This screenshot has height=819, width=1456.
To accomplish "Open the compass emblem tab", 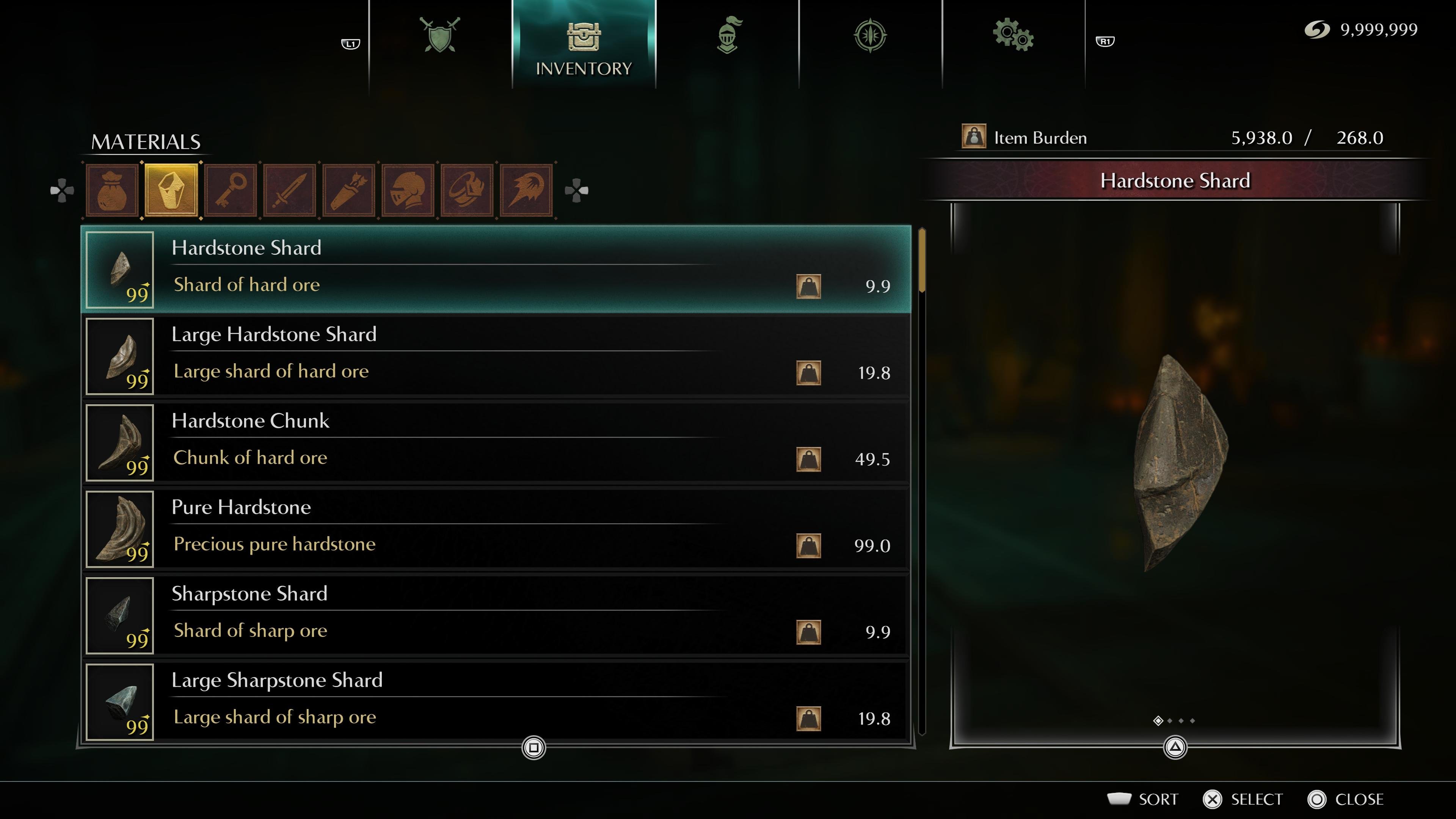I will point(870,36).
